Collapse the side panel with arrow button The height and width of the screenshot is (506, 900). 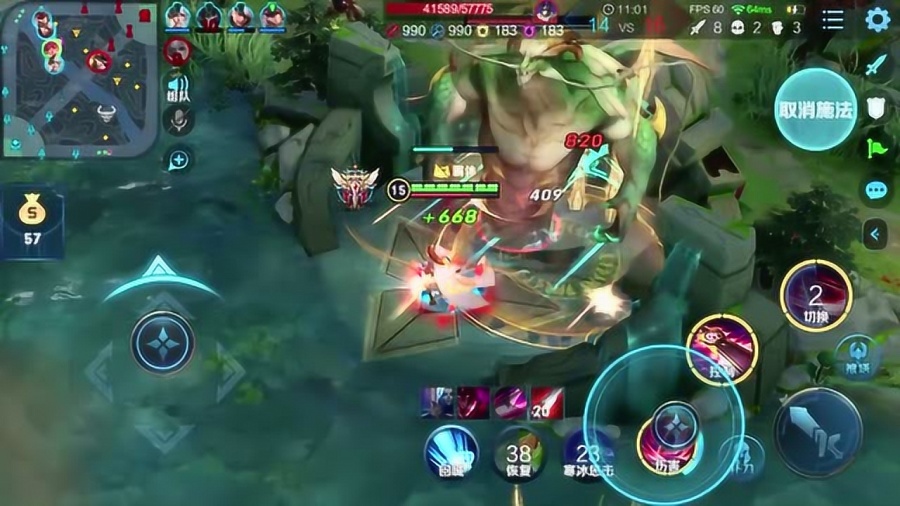click(x=876, y=234)
